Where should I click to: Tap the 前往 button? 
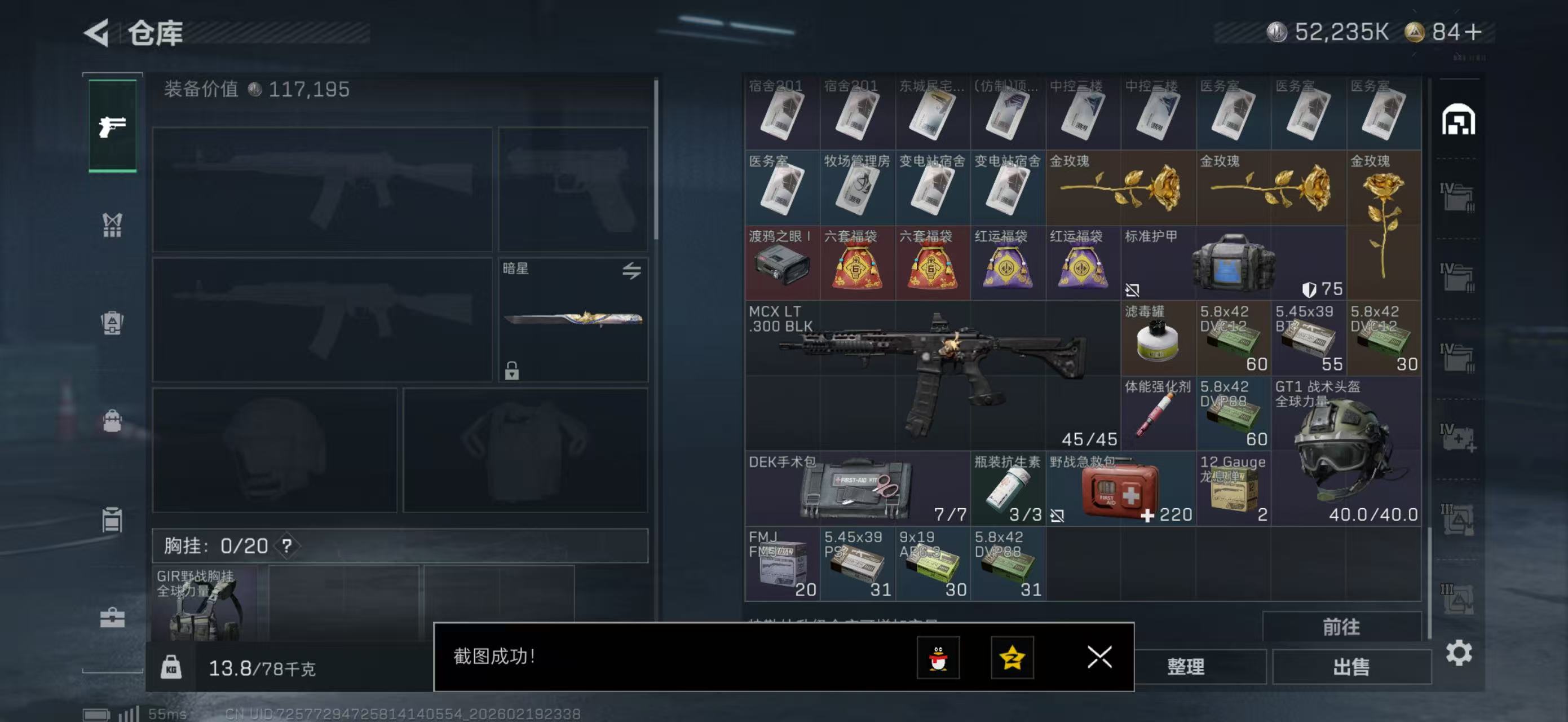(1341, 627)
